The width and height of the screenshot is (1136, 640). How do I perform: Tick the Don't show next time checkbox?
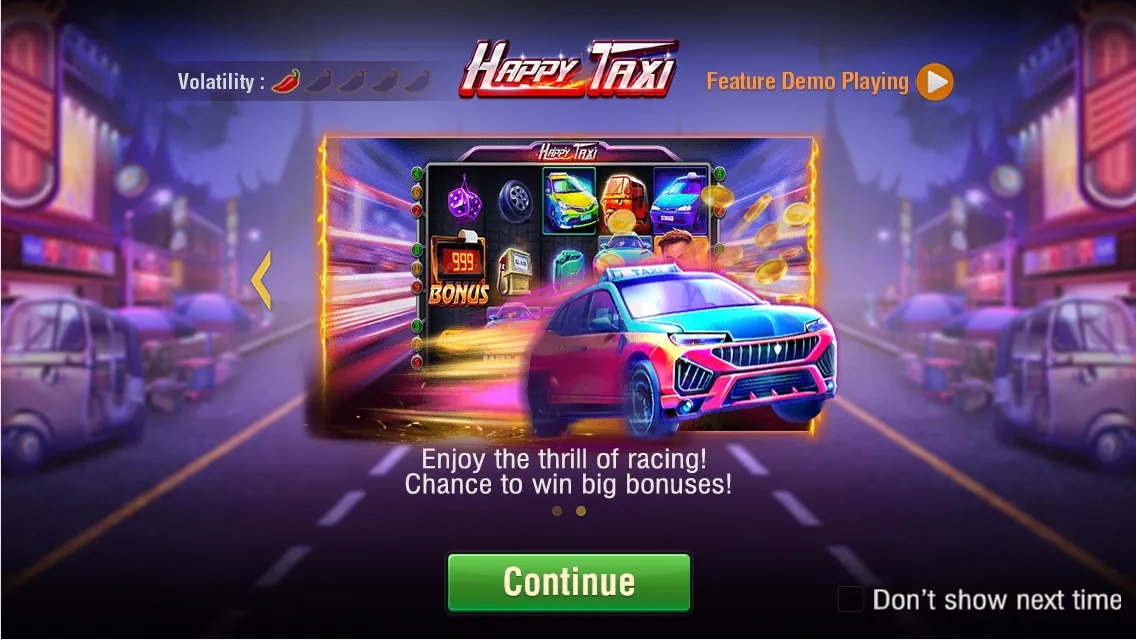[850, 599]
